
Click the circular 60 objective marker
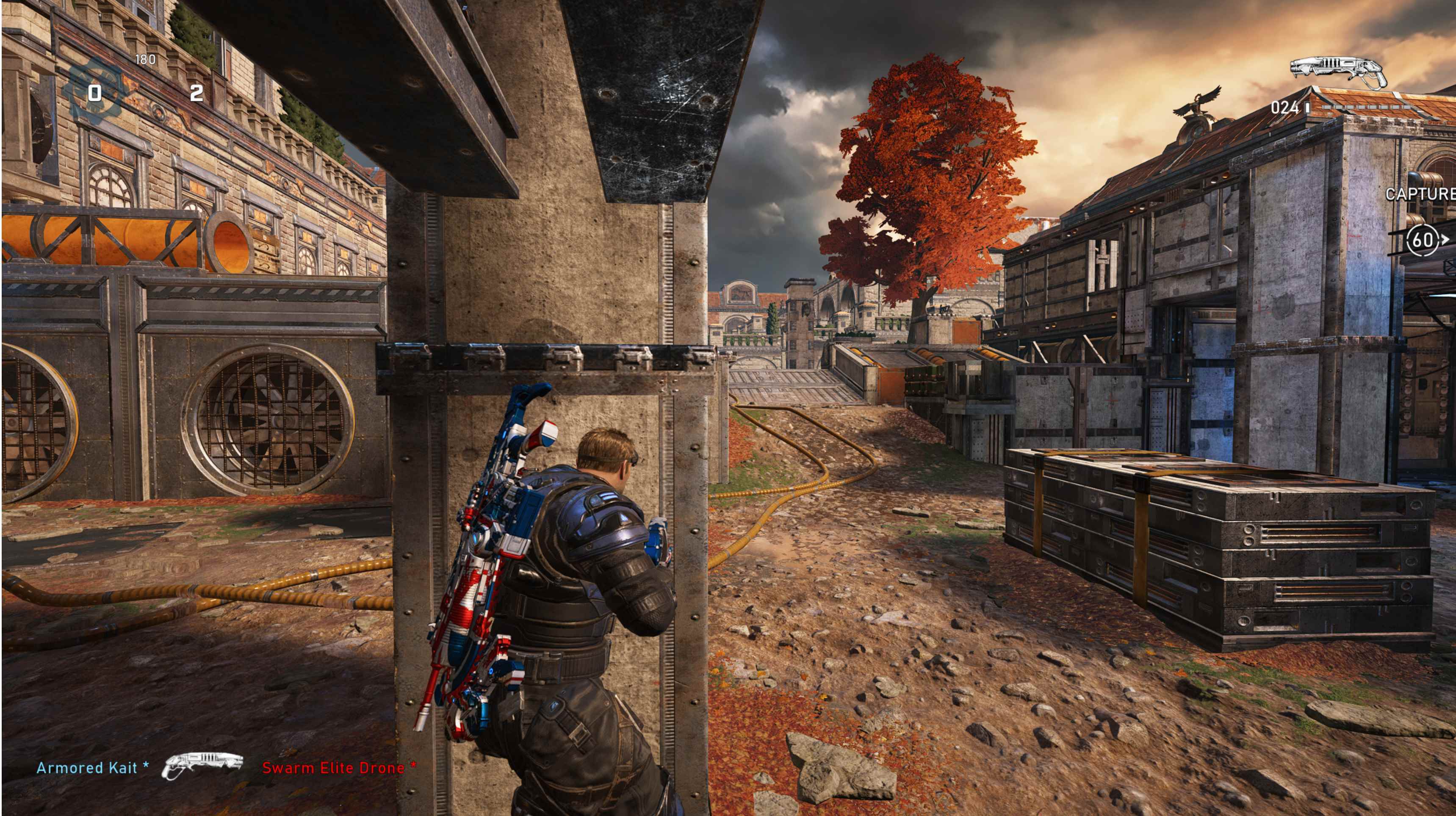point(1423,240)
